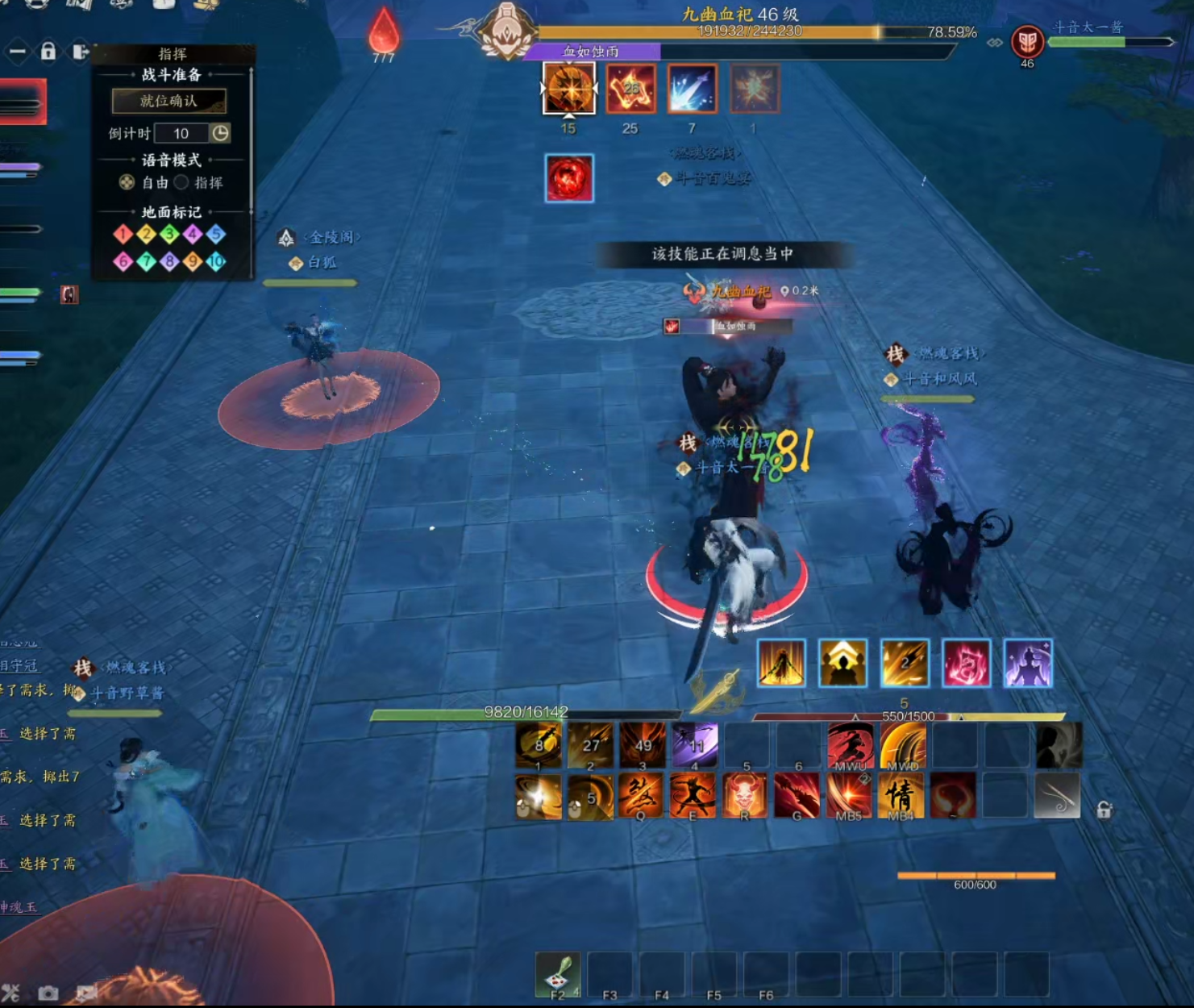1194x1008 pixels.
Task: Click the leave-team door icon
Action: coord(80,52)
